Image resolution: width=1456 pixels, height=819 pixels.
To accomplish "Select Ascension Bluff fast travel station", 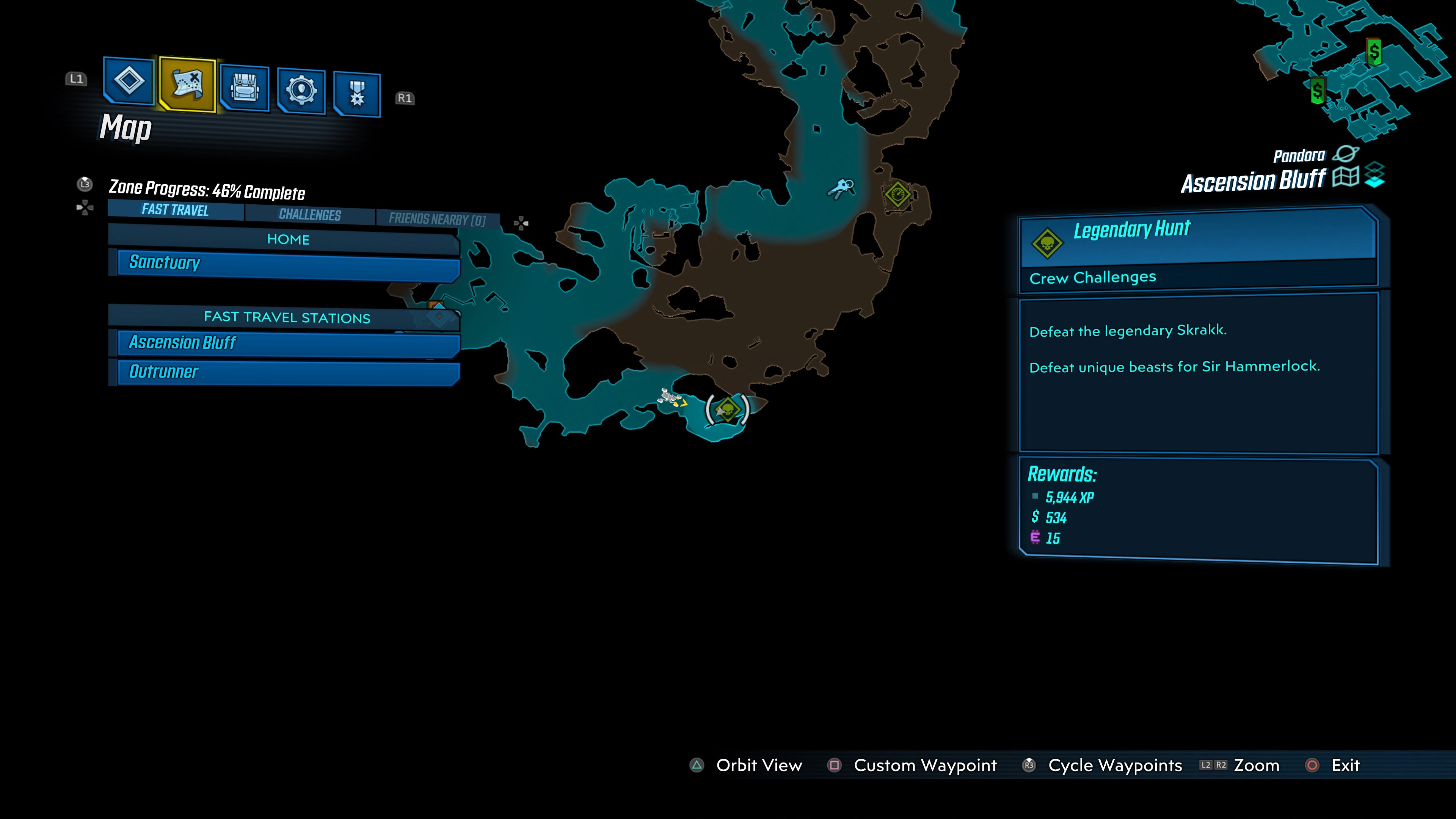I will (x=288, y=343).
